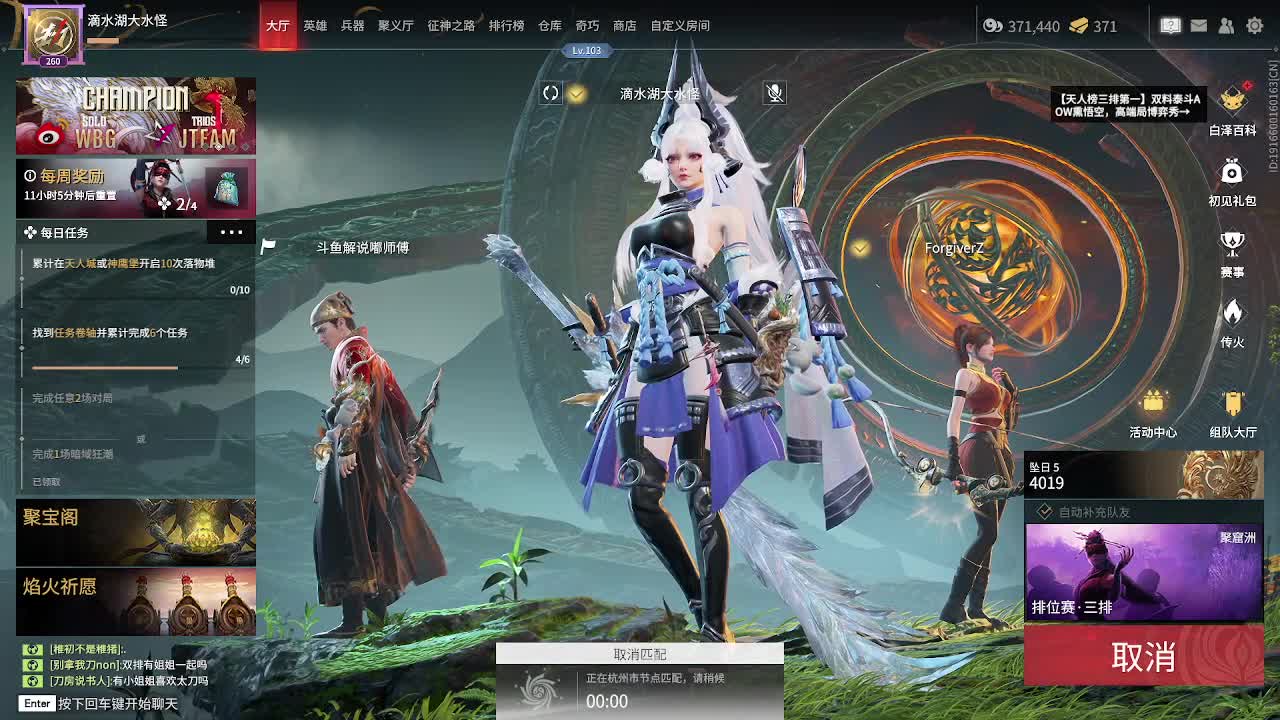1280x720 pixels.
Task: Open the mail inbox icon
Action: (x=1201, y=25)
